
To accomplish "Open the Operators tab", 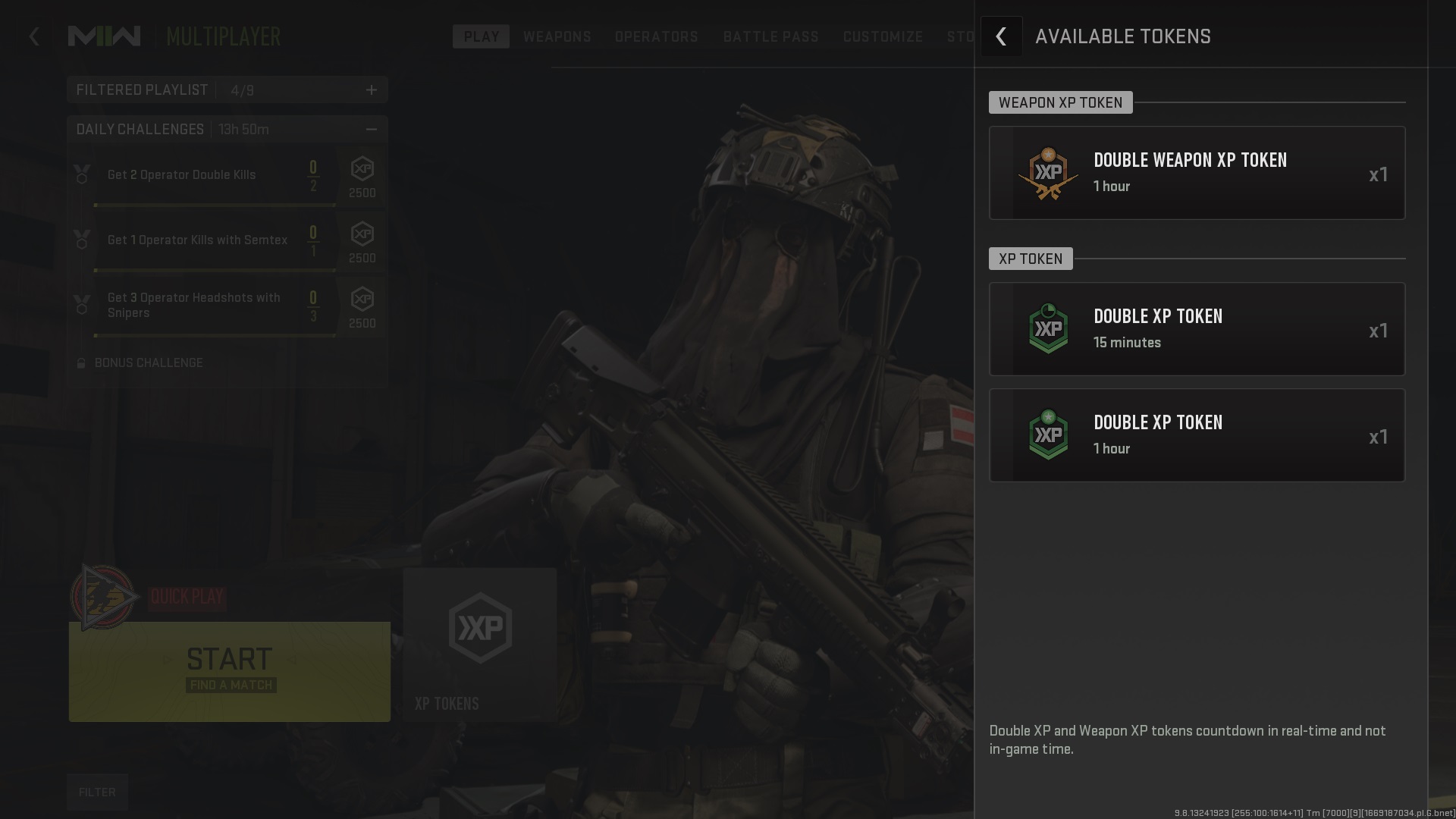I will point(657,36).
